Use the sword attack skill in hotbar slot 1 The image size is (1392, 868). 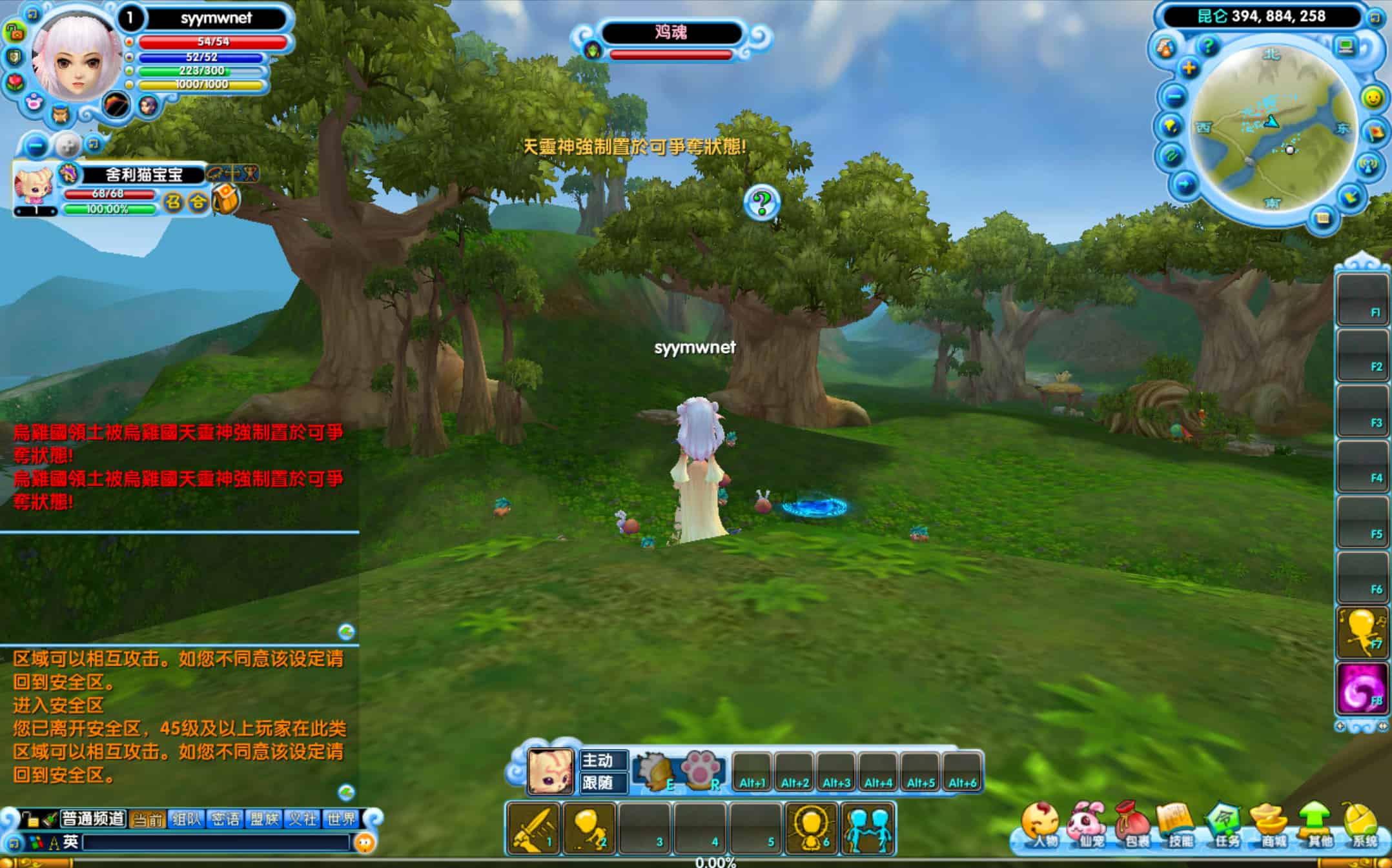(533, 829)
